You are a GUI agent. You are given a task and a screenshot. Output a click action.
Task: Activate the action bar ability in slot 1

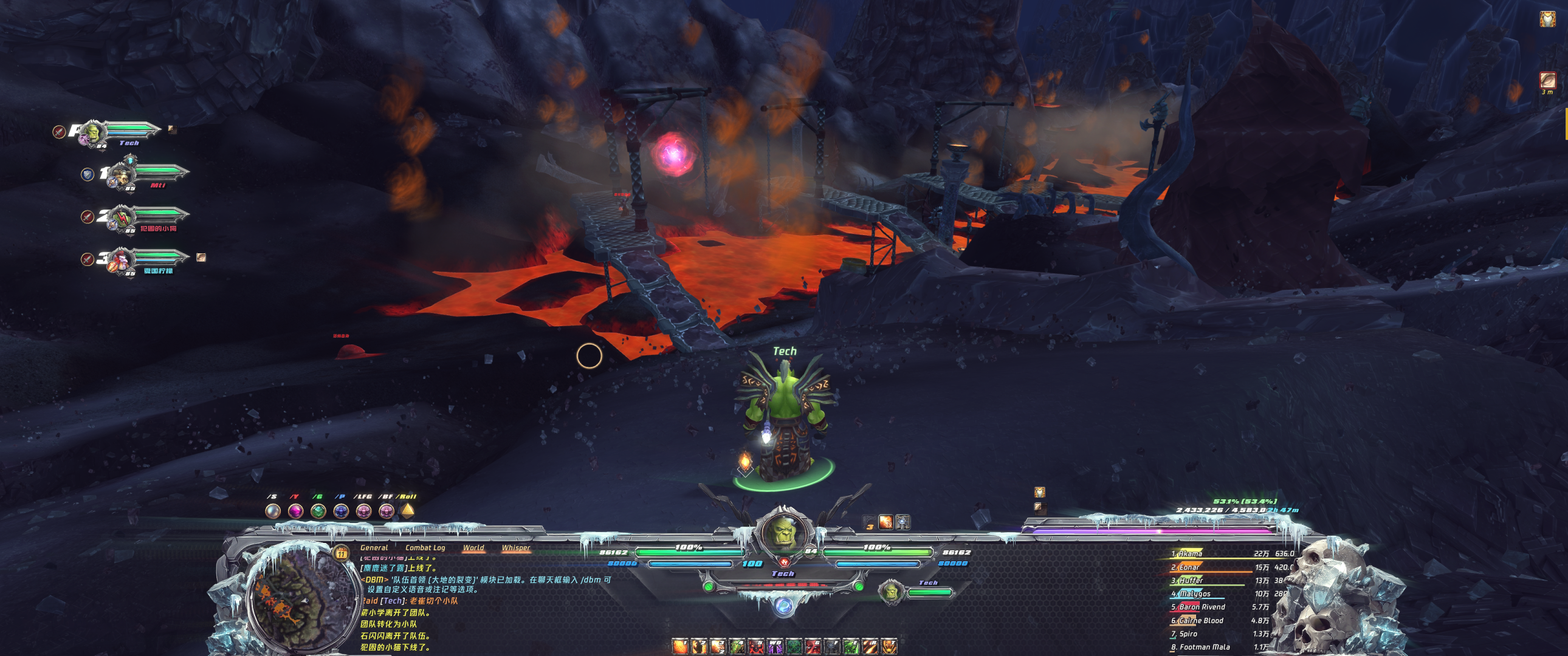(679, 646)
